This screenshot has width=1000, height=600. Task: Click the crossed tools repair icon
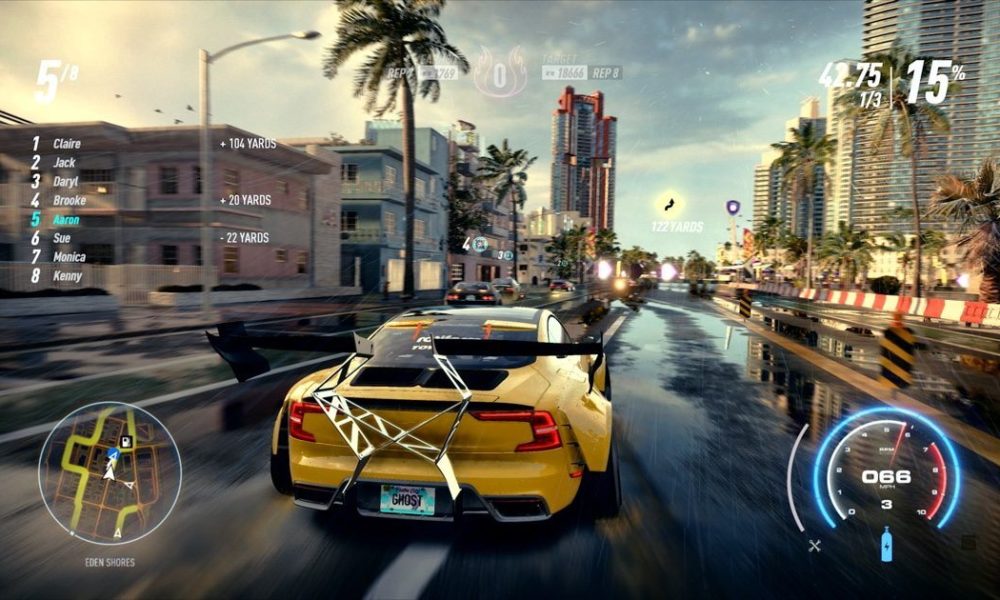tap(815, 545)
